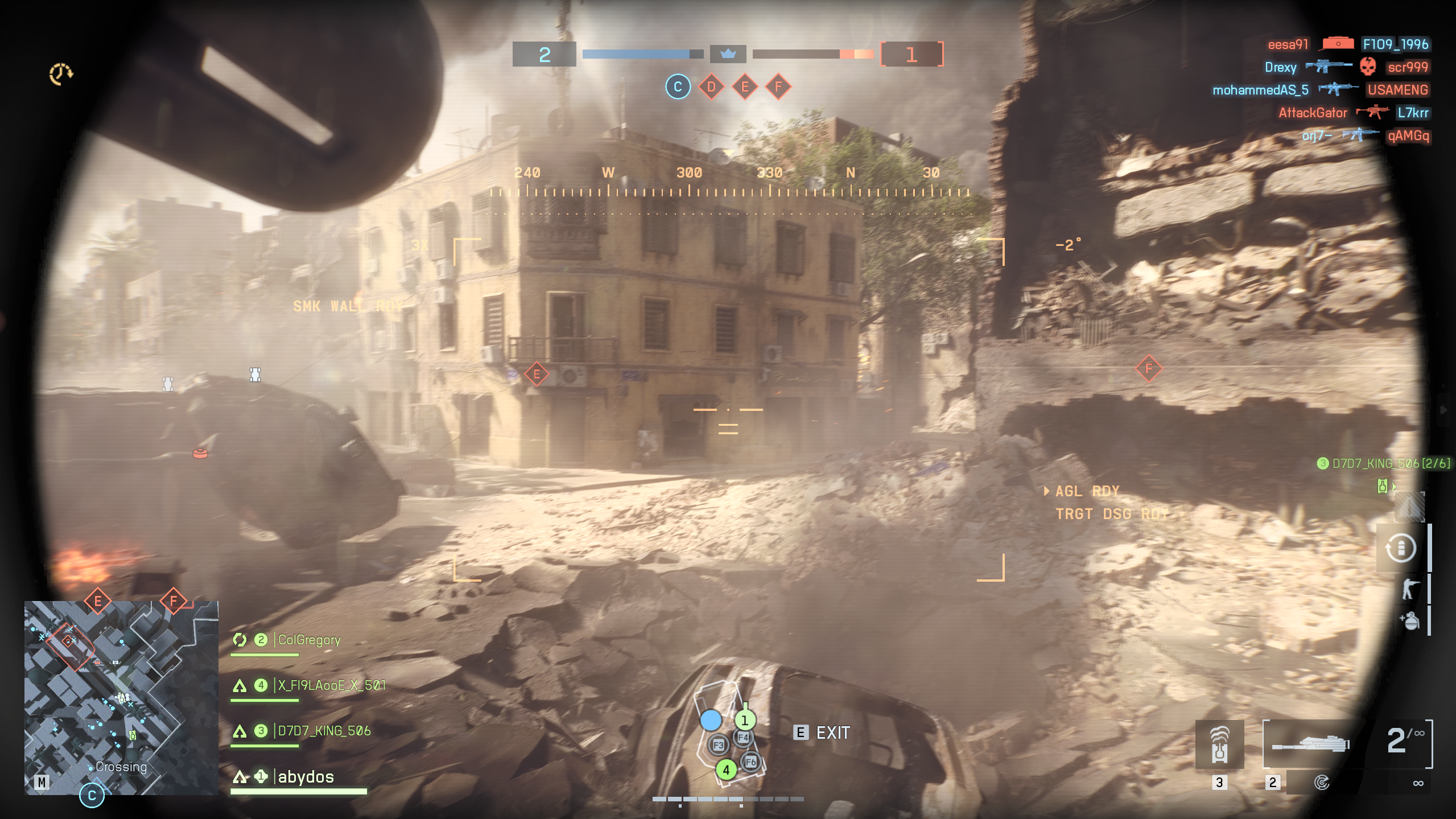Viewport: 1456px width, 819px height.
Task: Select the main cannon weapon slot
Action: [1310, 744]
